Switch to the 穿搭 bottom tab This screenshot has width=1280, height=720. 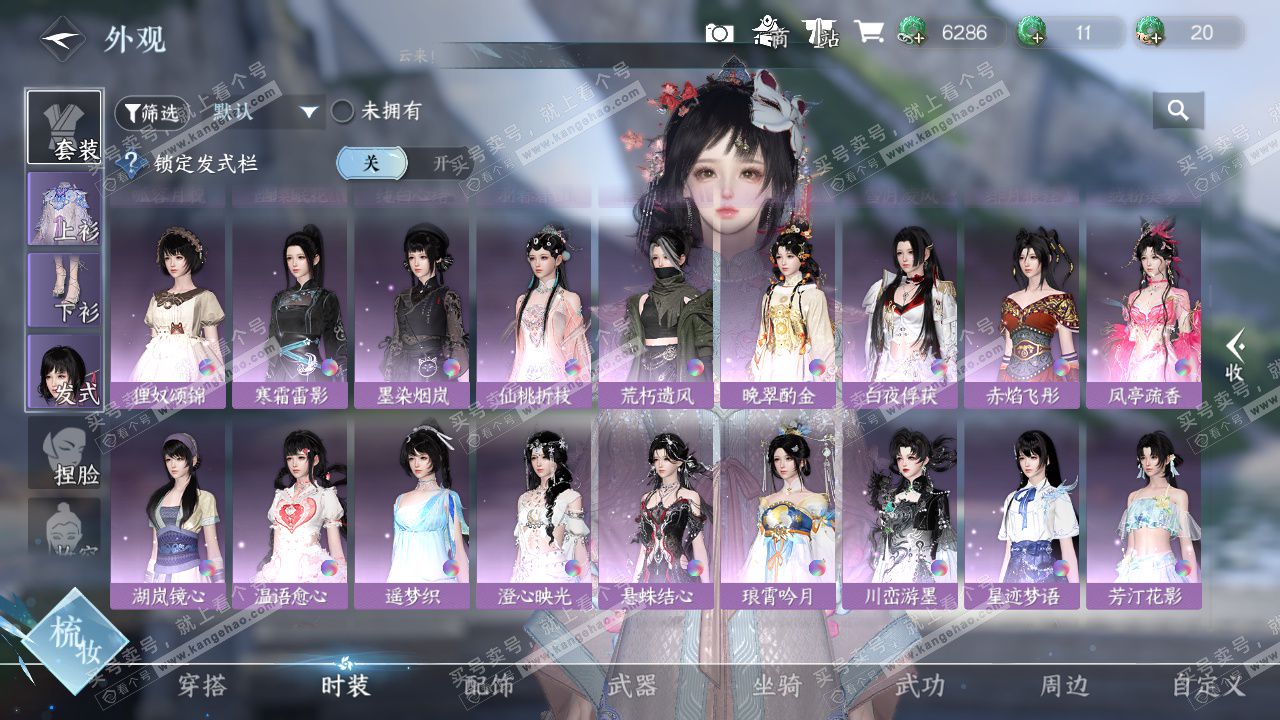point(202,686)
